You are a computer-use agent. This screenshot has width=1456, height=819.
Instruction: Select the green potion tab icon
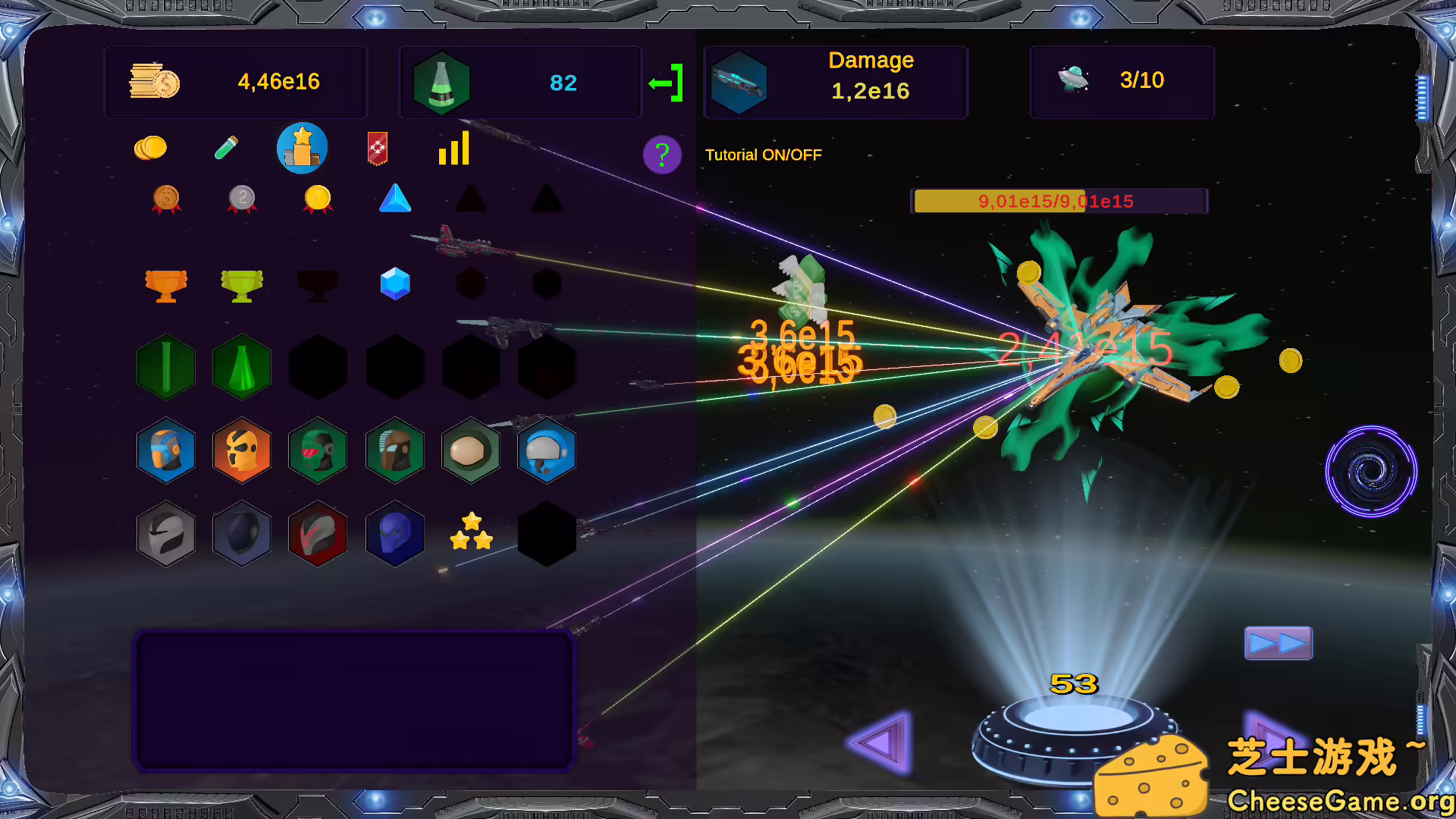click(225, 148)
